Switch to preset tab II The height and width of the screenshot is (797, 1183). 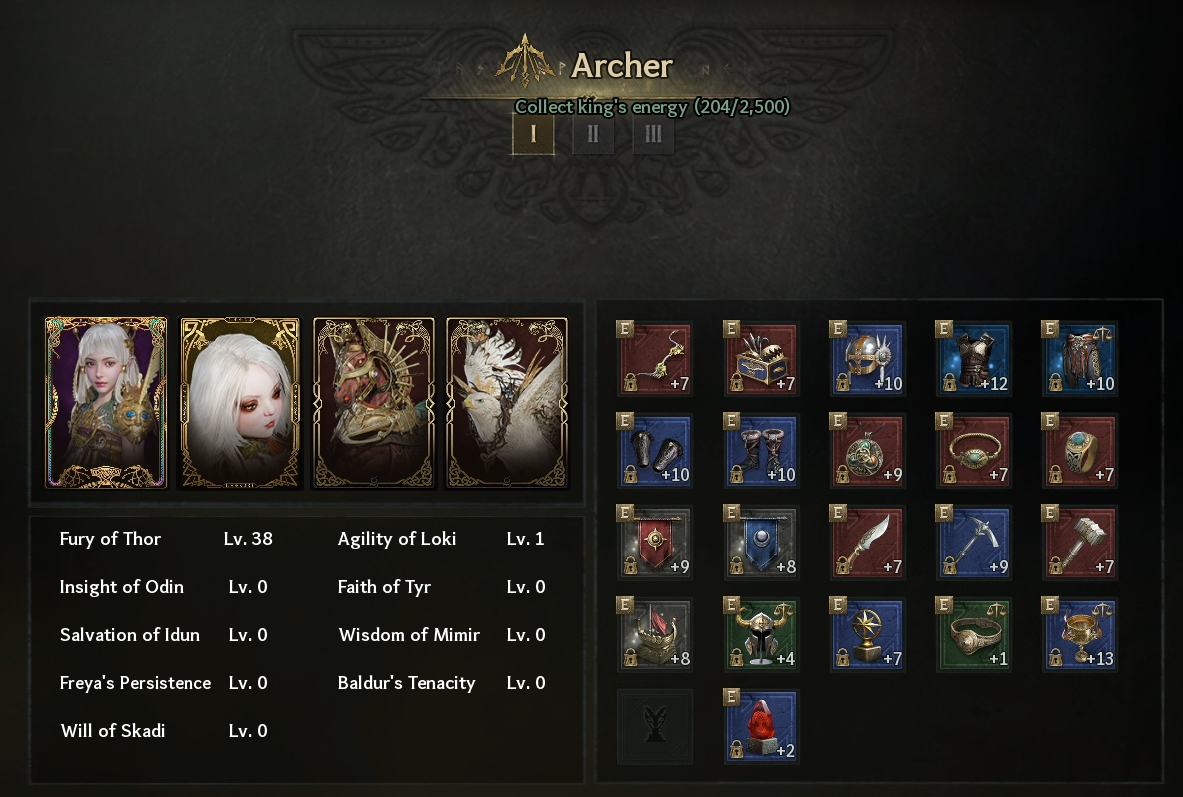[593, 134]
